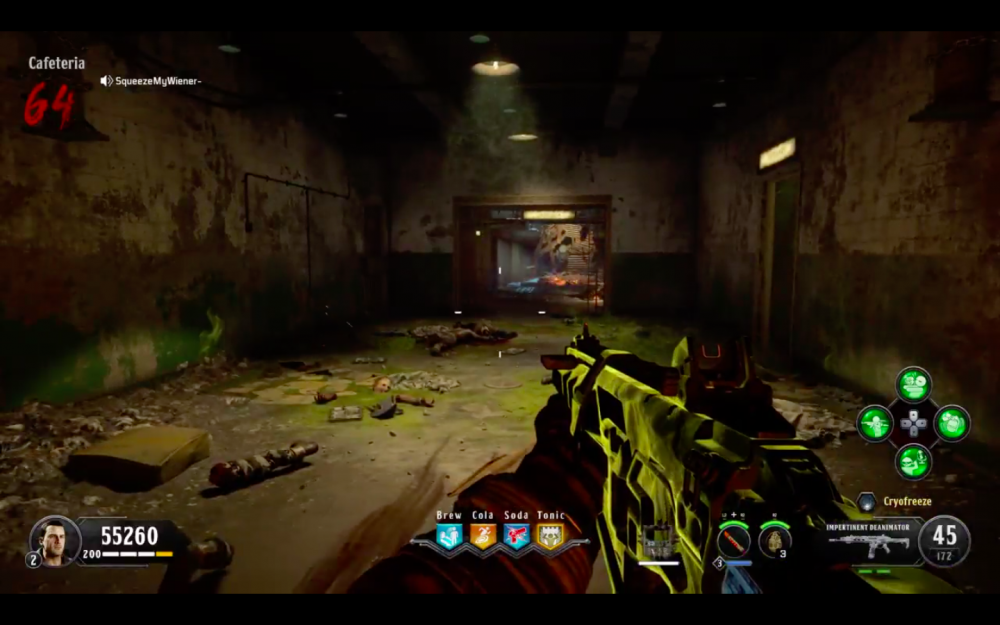Click the SqueezeMyWiener- voice chat speaker icon

106,81
